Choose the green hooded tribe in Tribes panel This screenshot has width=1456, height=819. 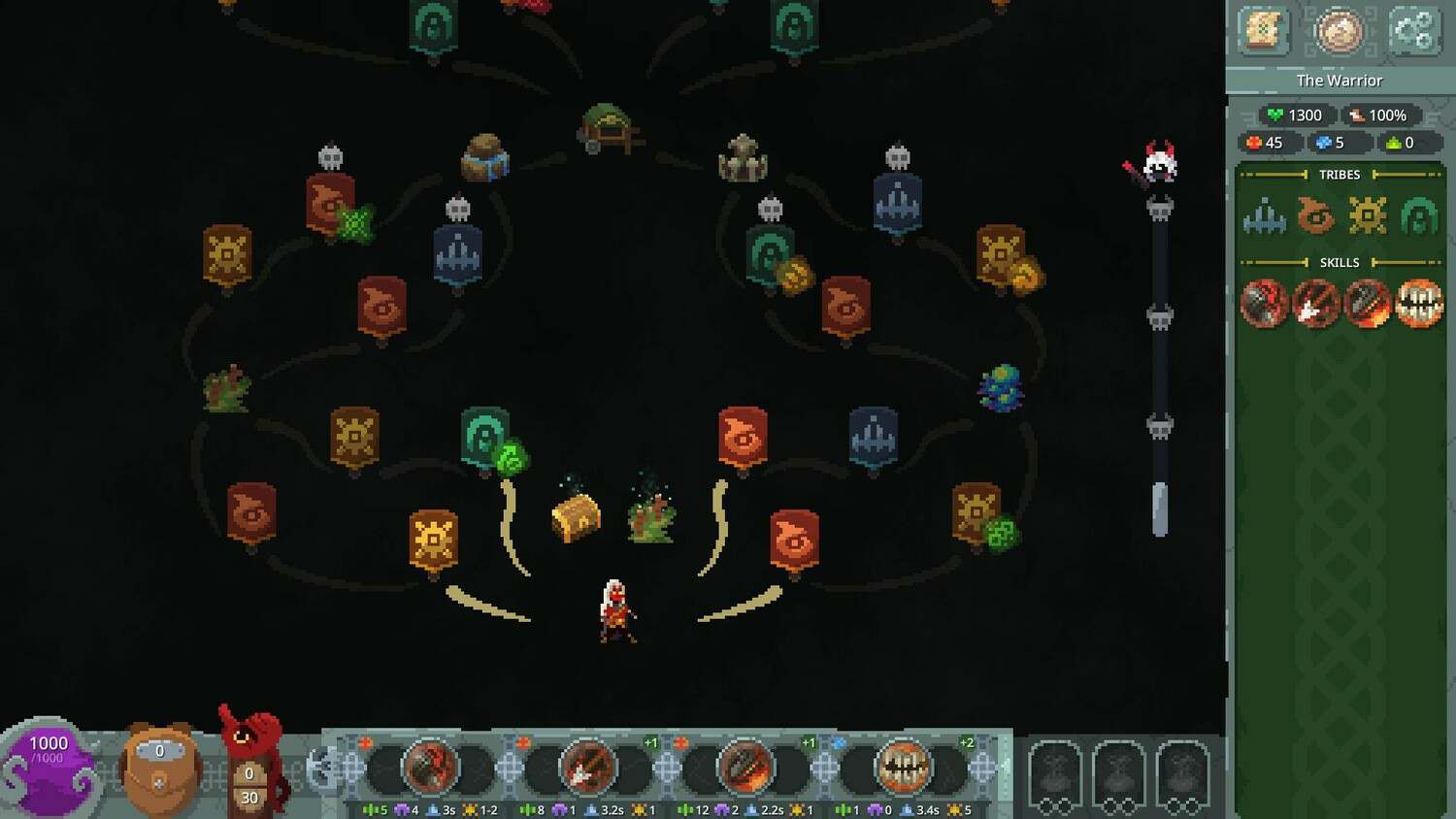coord(1418,215)
